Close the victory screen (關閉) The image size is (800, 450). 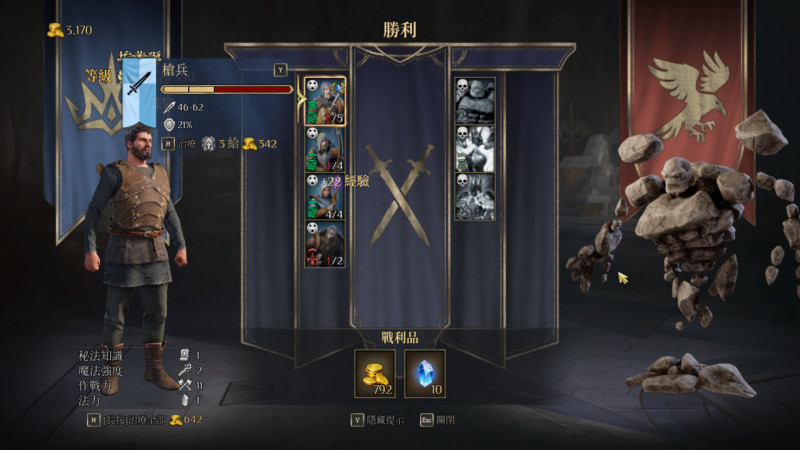(x=435, y=420)
